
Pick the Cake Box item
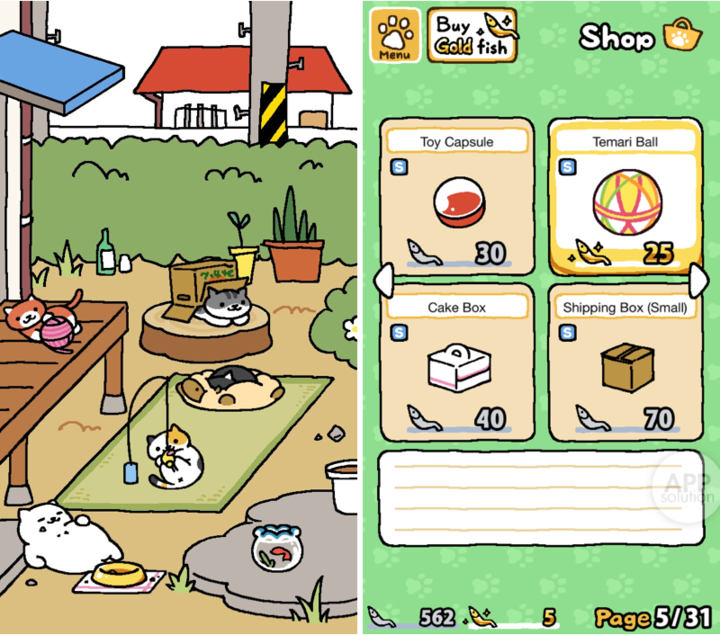tap(457, 363)
